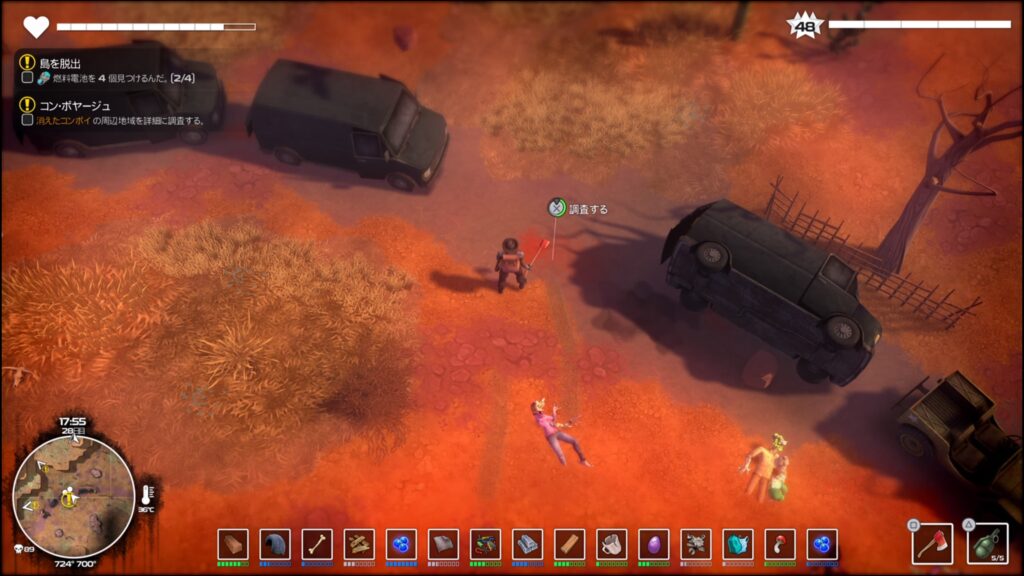The image size is (1024, 576).
Task: Choose the white mug slot
Action: [x=611, y=544]
